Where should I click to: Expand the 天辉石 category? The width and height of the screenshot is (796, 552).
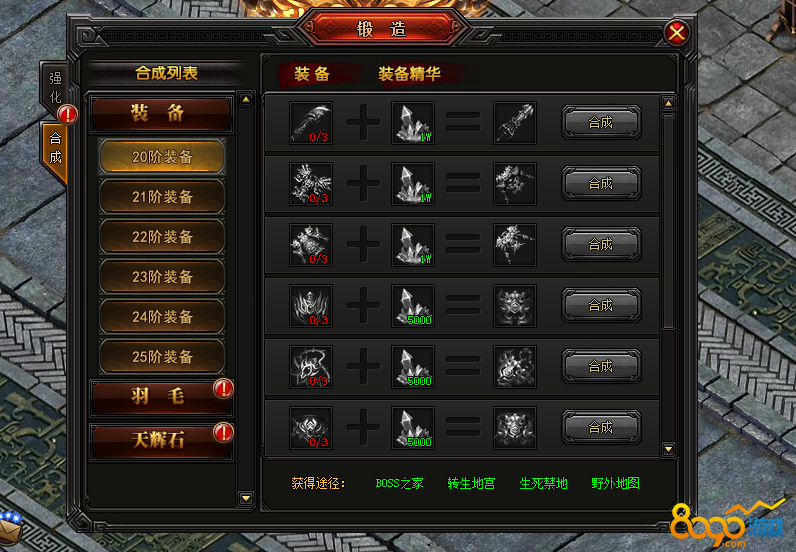point(160,439)
